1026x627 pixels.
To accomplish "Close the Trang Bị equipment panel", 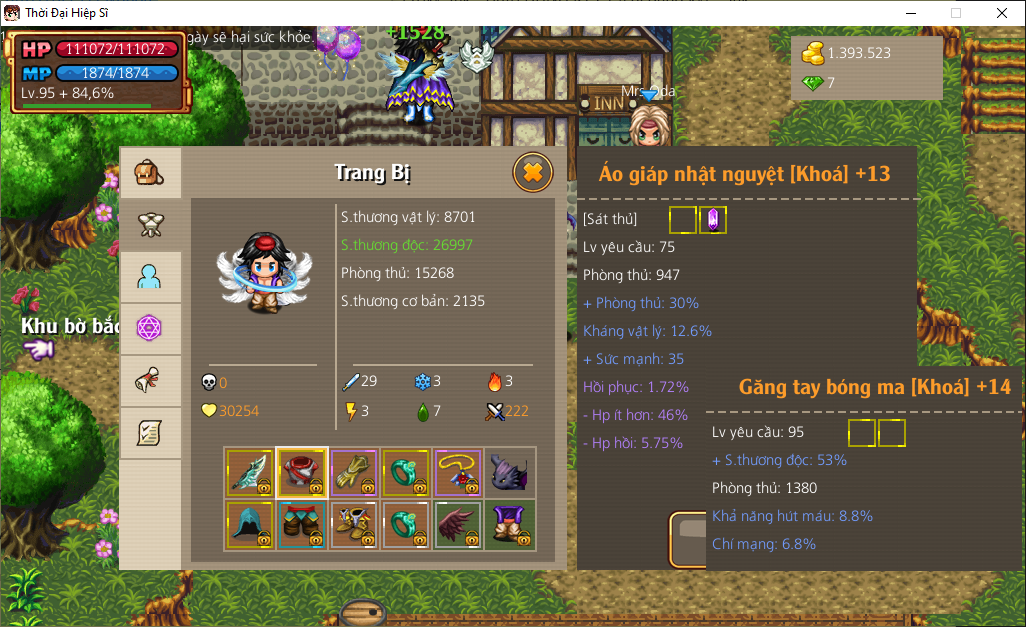I will pos(533,173).
